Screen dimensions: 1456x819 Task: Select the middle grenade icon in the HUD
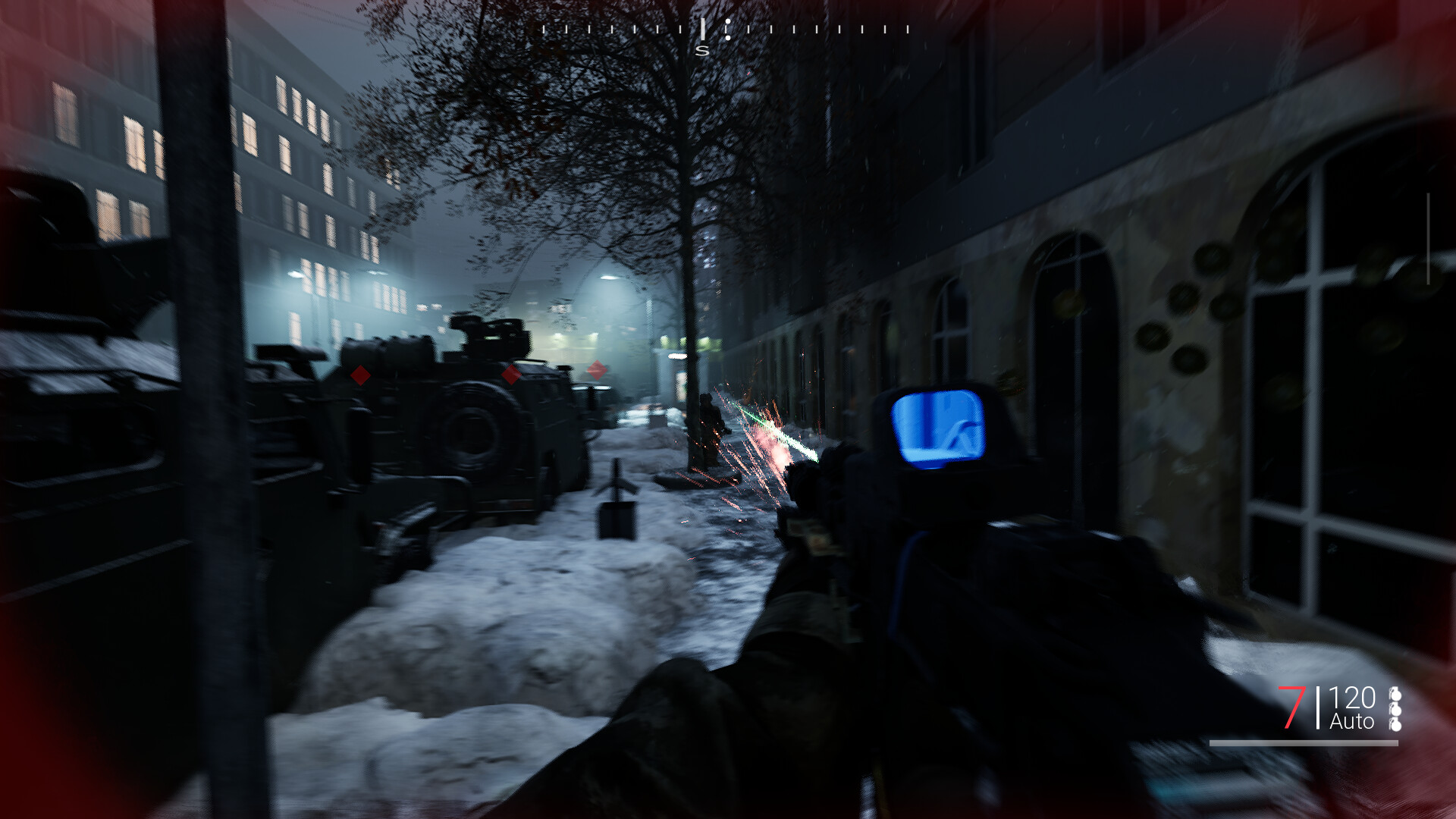coord(1396,709)
